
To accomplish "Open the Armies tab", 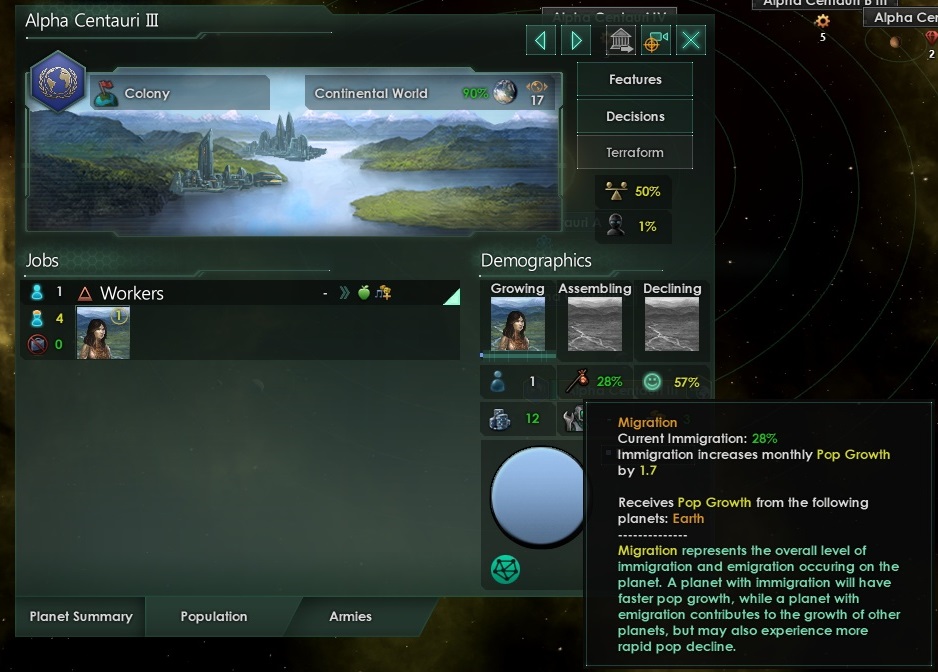I will 350,616.
